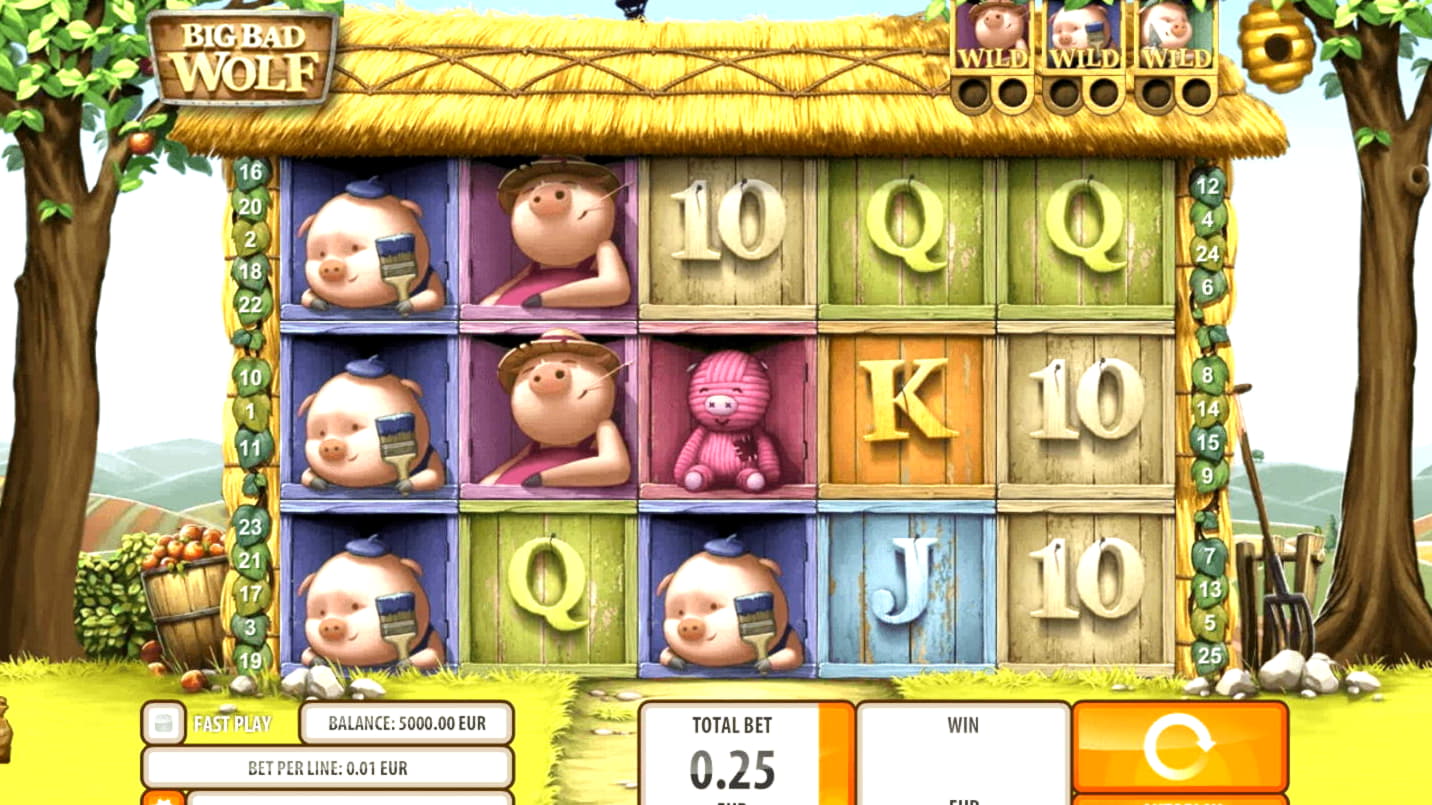Screen dimensions: 1432x805
Task: Click the orange button below the spin button
Action: pyautogui.click(x=1179, y=800)
